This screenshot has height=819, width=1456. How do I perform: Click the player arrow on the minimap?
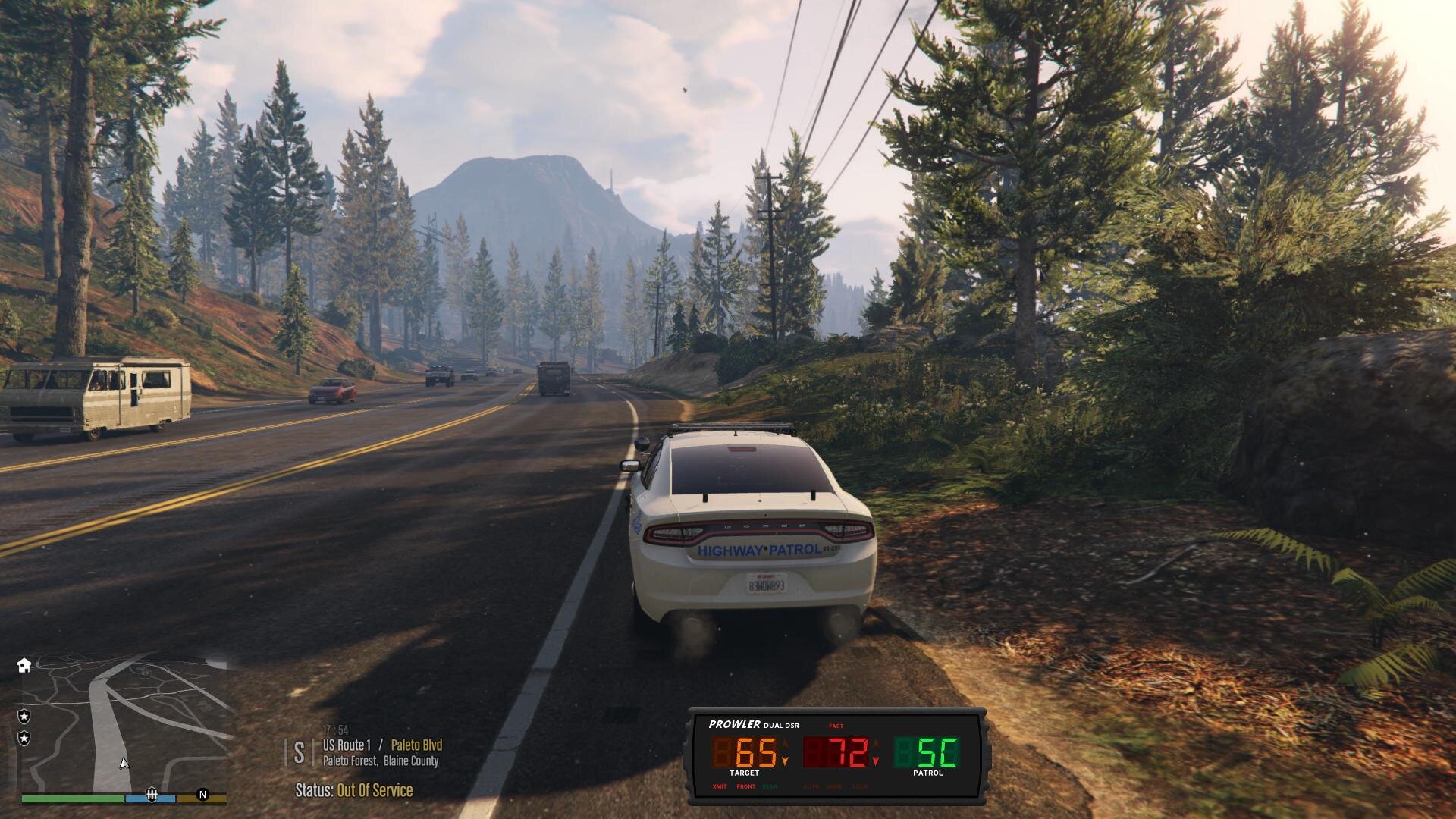tap(124, 764)
